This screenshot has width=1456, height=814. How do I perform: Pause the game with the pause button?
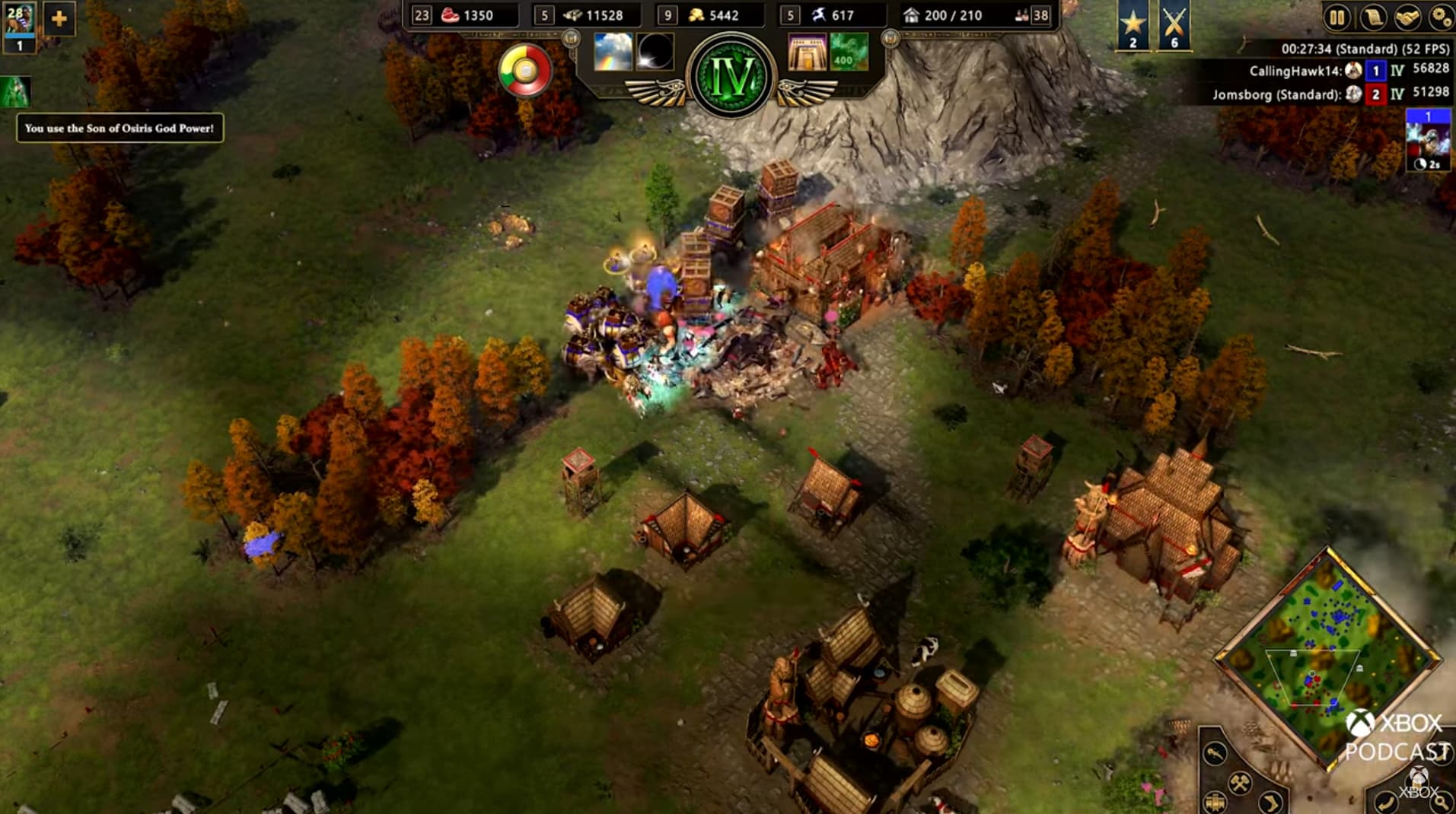(1337, 17)
